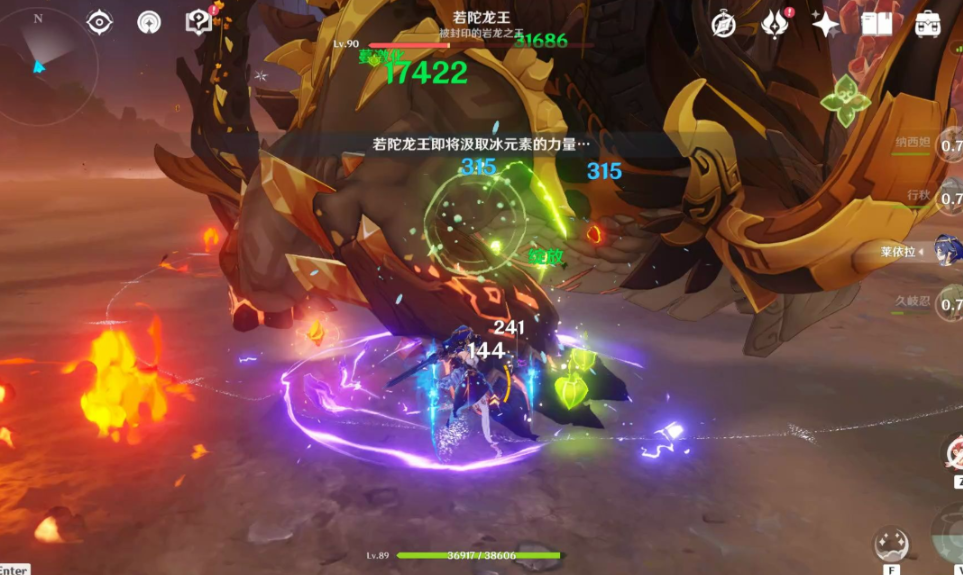Click the eye-shaped icon beside the minimap
Image resolution: width=963 pixels, height=575 pixels.
100,22
